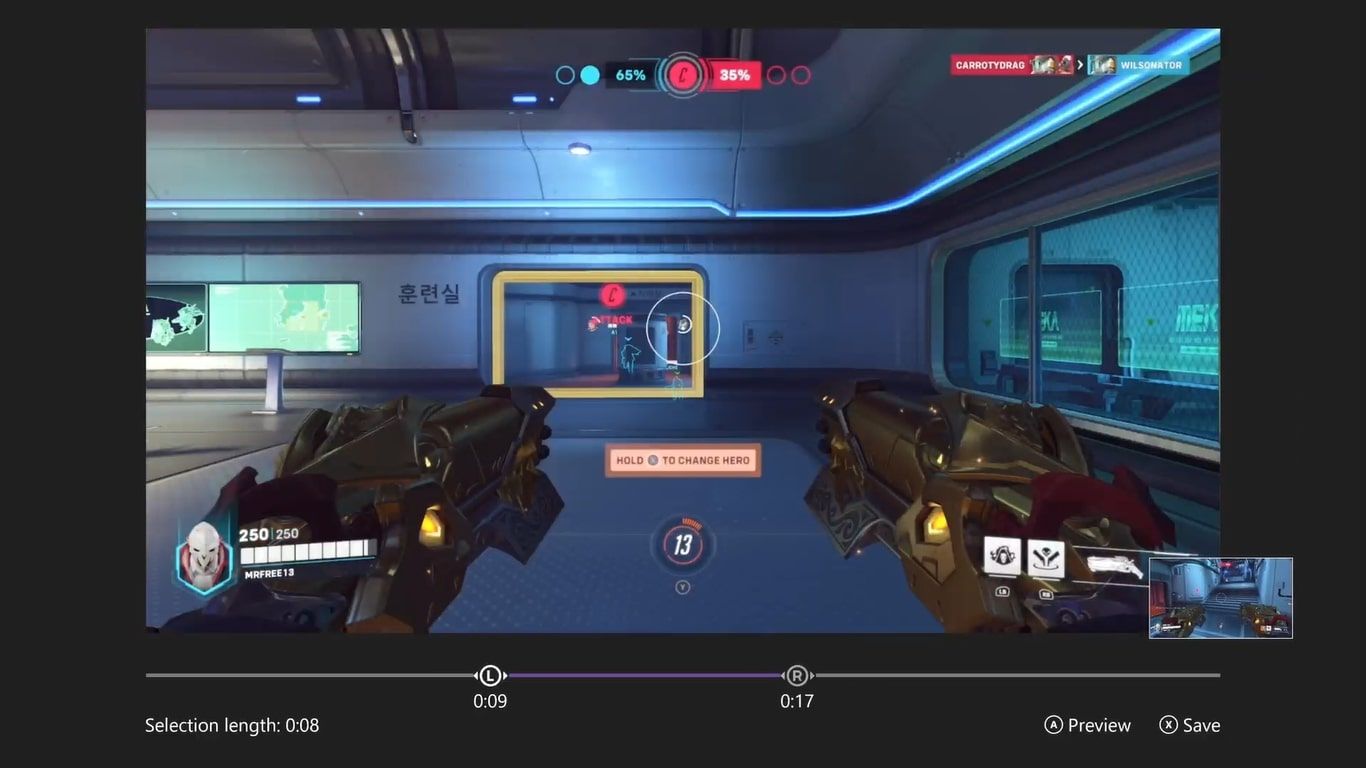Toggle the first red enemy indicator circle
1366x768 pixels.
[x=777, y=74]
